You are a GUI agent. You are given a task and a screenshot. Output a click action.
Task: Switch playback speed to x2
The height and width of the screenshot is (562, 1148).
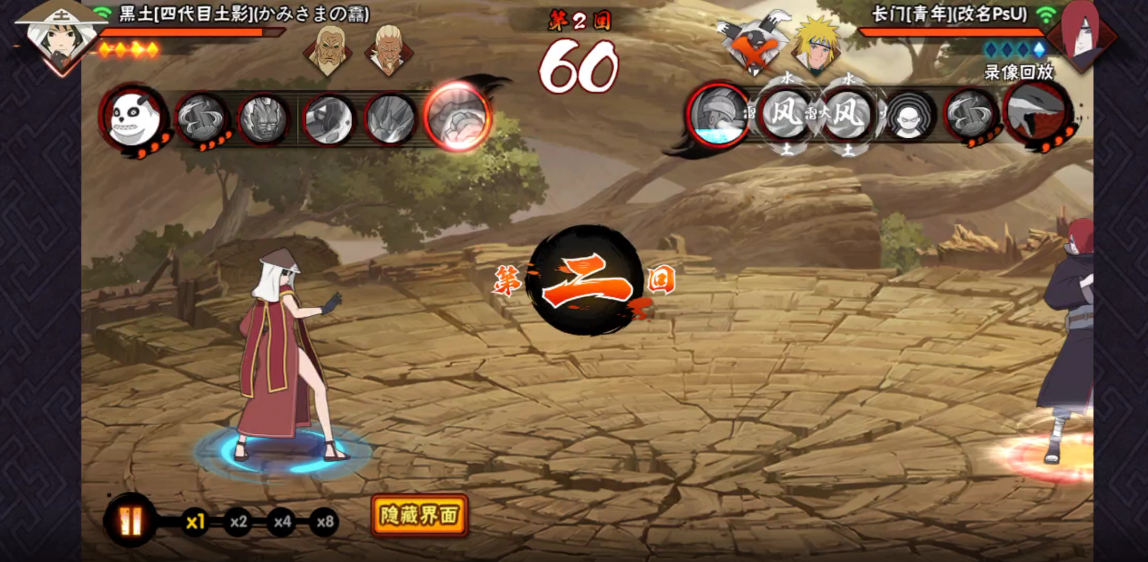coord(238,521)
